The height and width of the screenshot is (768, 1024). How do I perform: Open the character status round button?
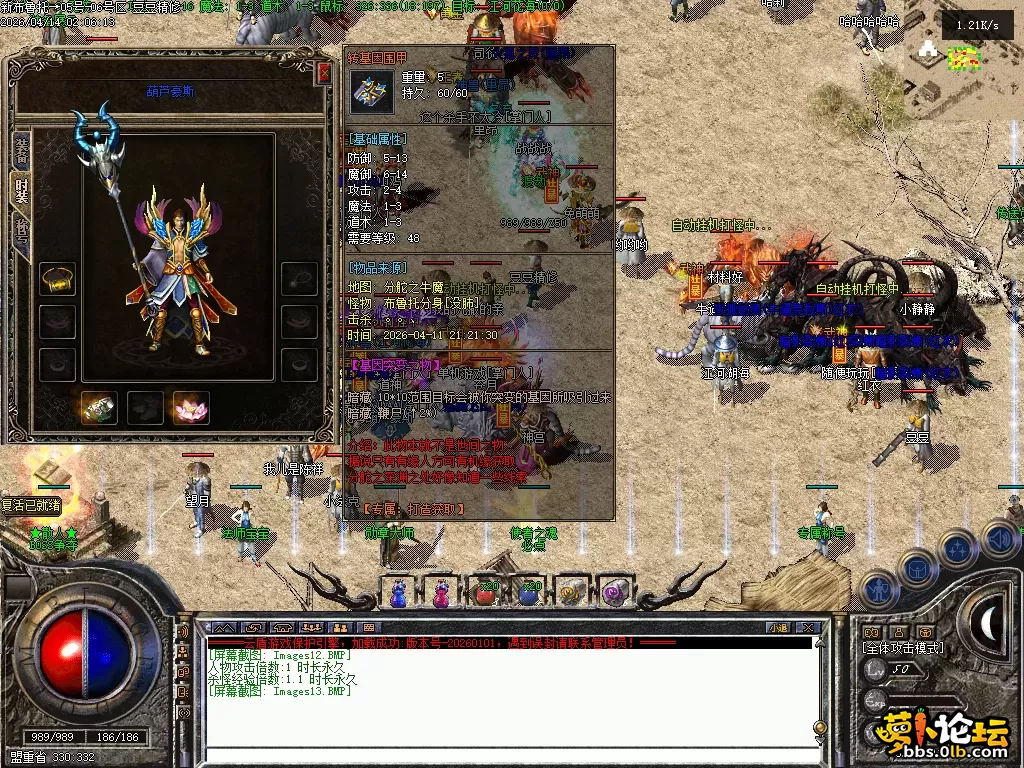tap(877, 589)
